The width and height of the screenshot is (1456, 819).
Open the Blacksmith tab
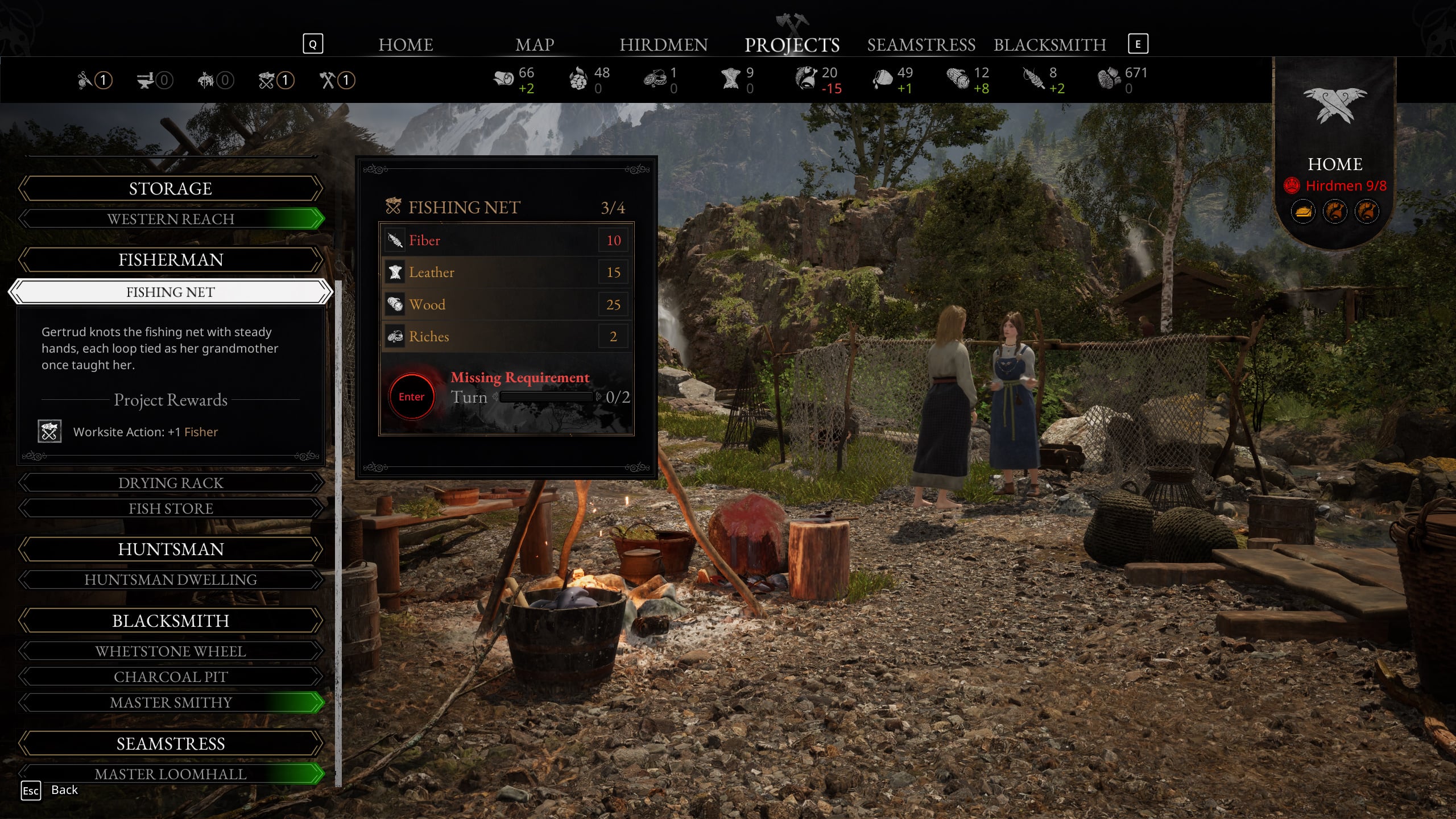pos(1049,44)
